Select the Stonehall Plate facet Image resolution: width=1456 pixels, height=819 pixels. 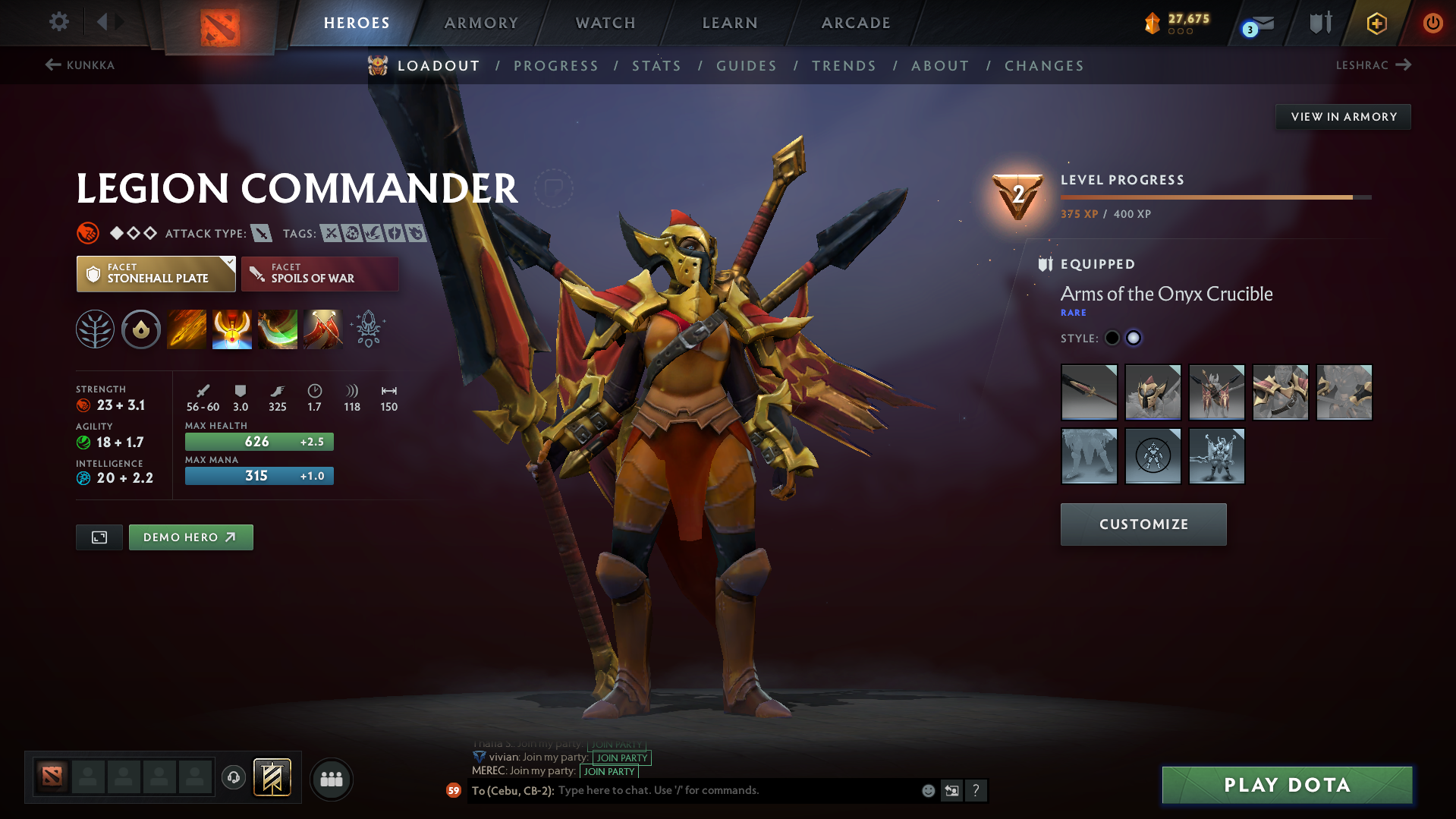click(156, 273)
